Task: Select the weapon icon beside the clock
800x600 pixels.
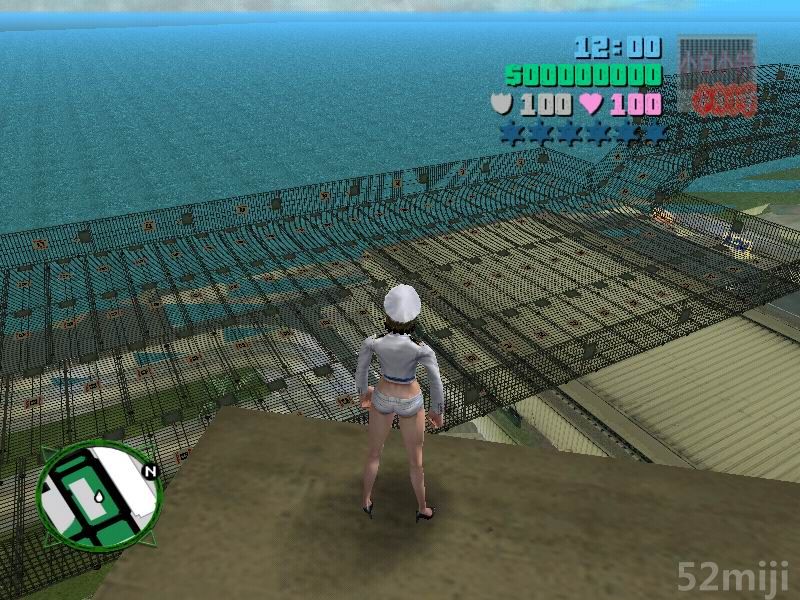Action: point(717,73)
